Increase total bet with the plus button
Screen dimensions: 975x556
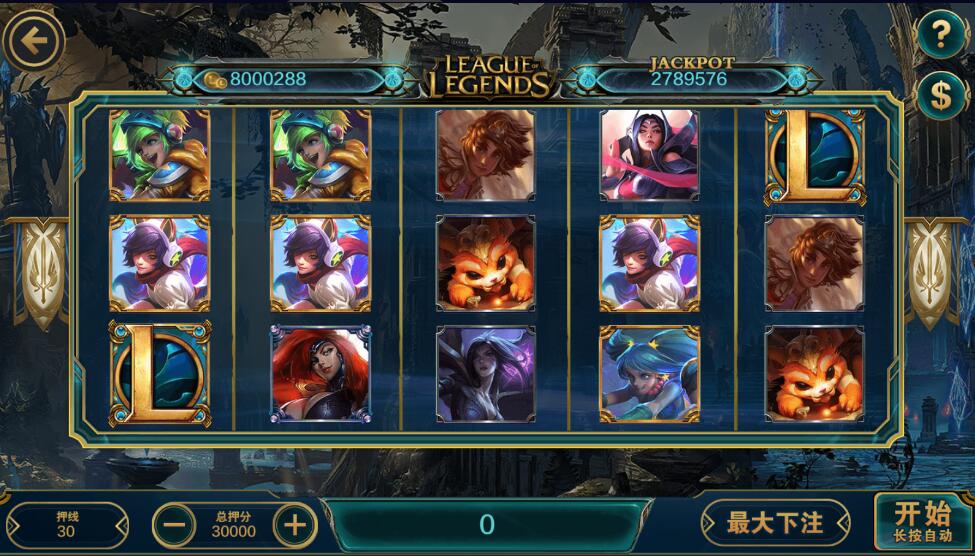click(x=295, y=524)
